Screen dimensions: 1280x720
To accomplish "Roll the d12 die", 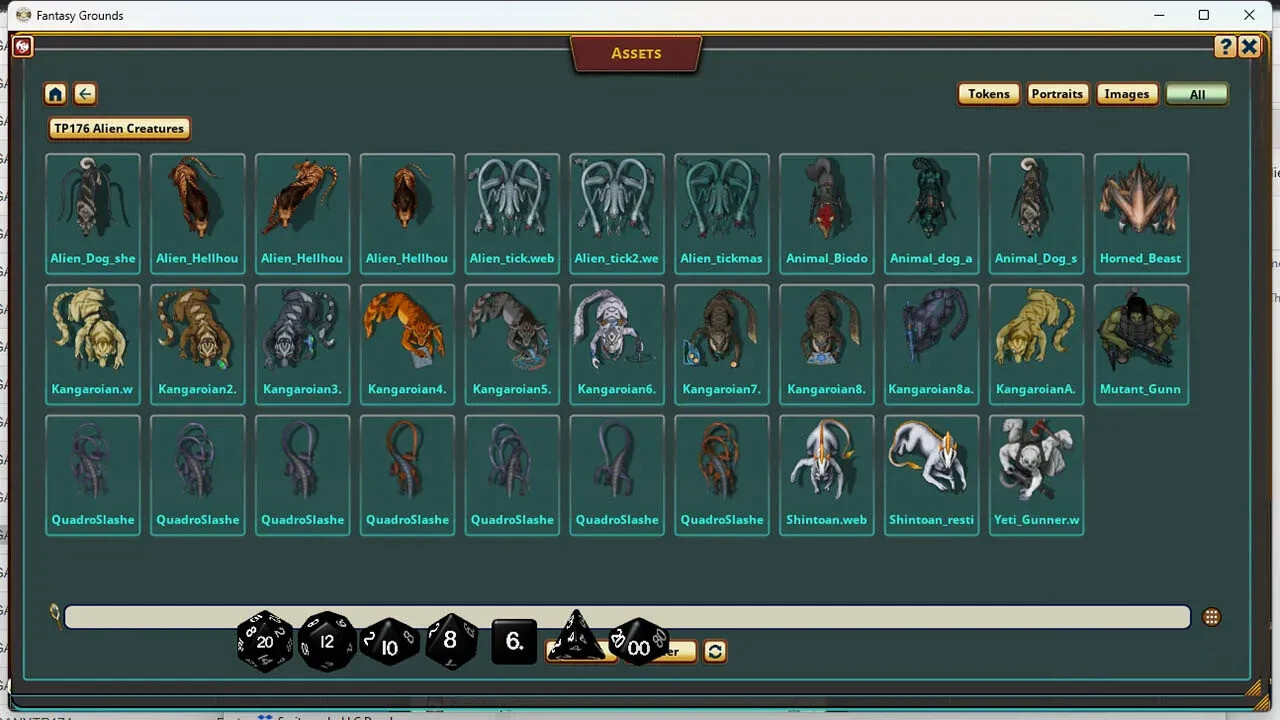I will tap(326, 642).
